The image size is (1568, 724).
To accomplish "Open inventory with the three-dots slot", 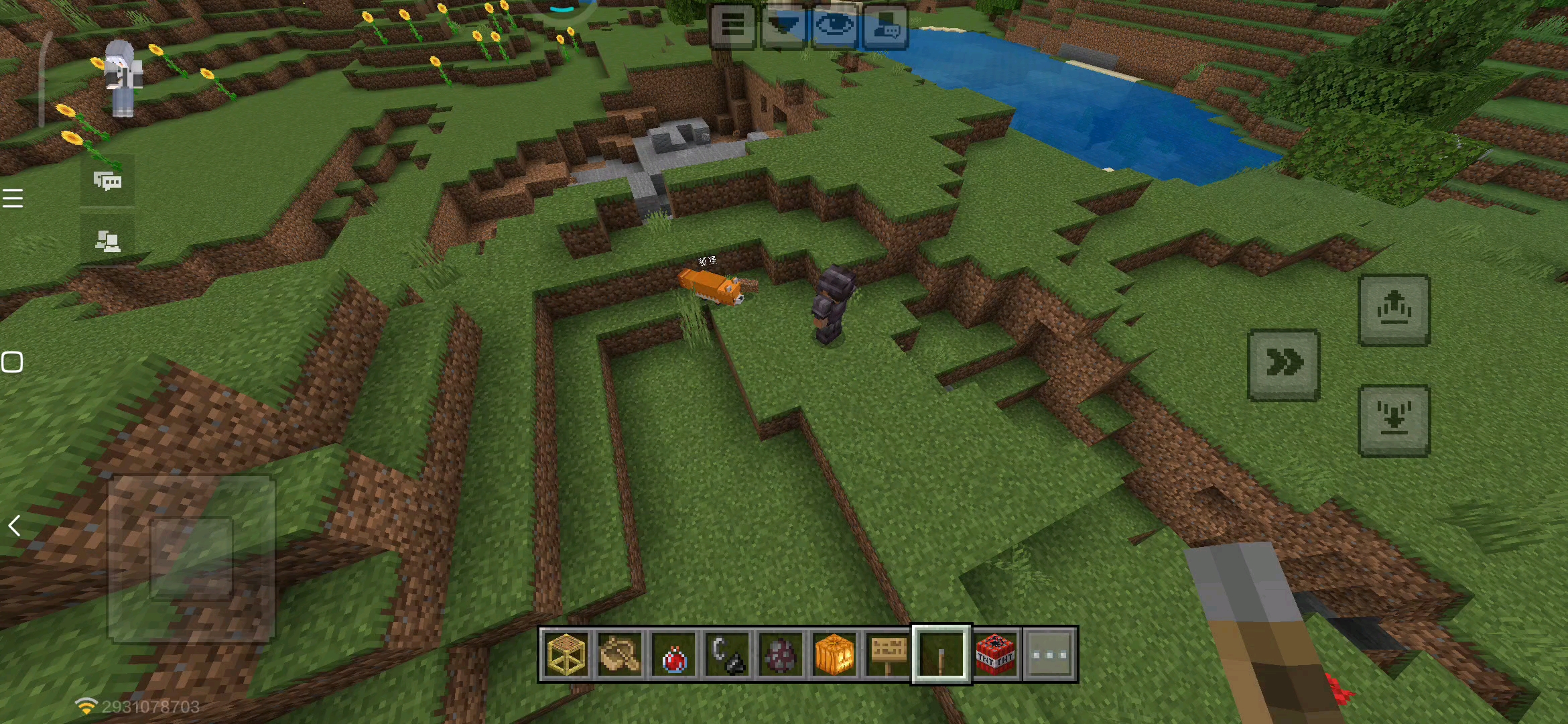I will (x=1049, y=654).
